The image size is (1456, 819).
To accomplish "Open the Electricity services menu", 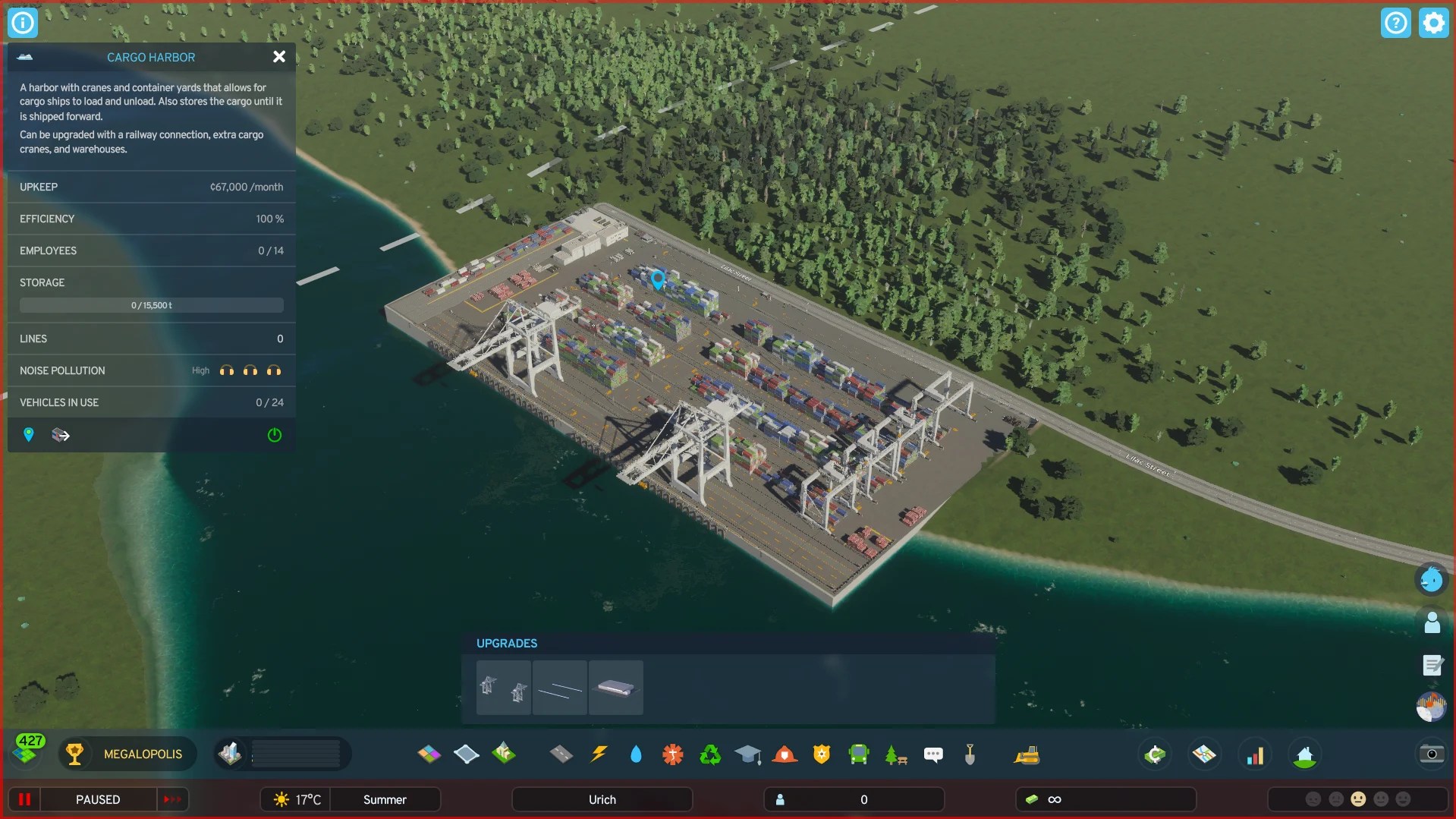I will (x=599, y=754).
